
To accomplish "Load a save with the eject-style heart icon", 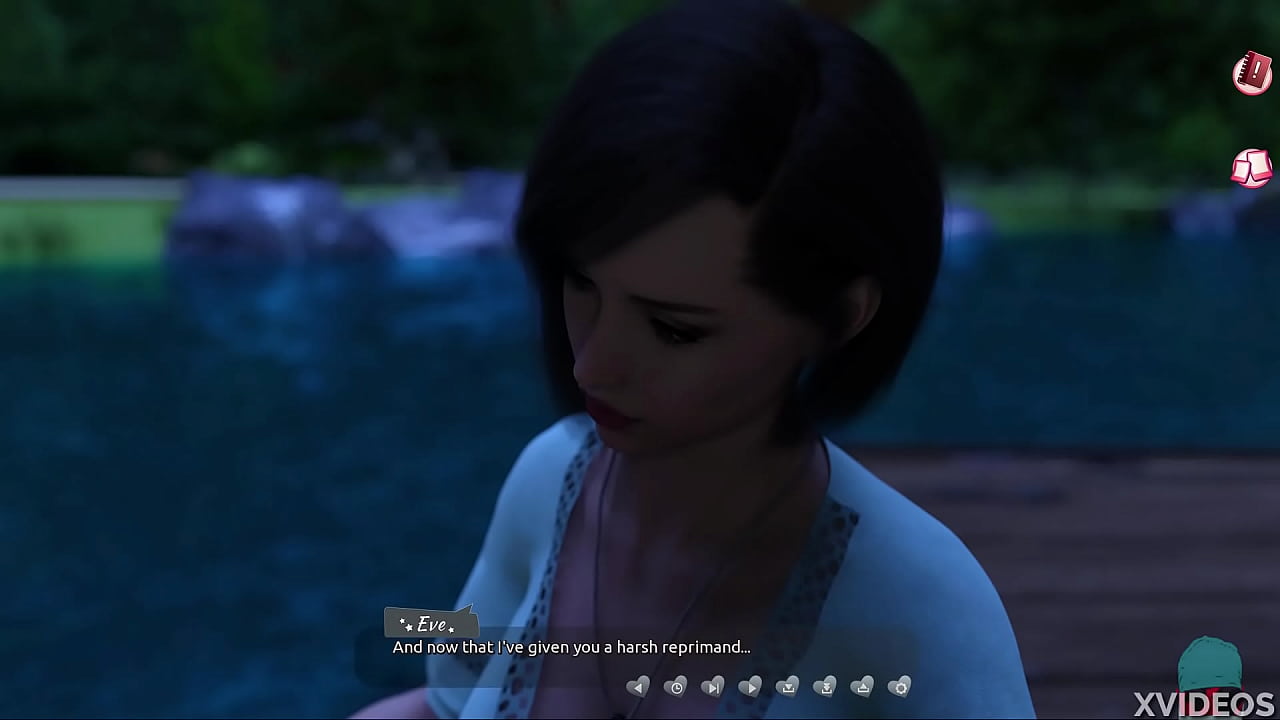I will click(x=864, y=687).
